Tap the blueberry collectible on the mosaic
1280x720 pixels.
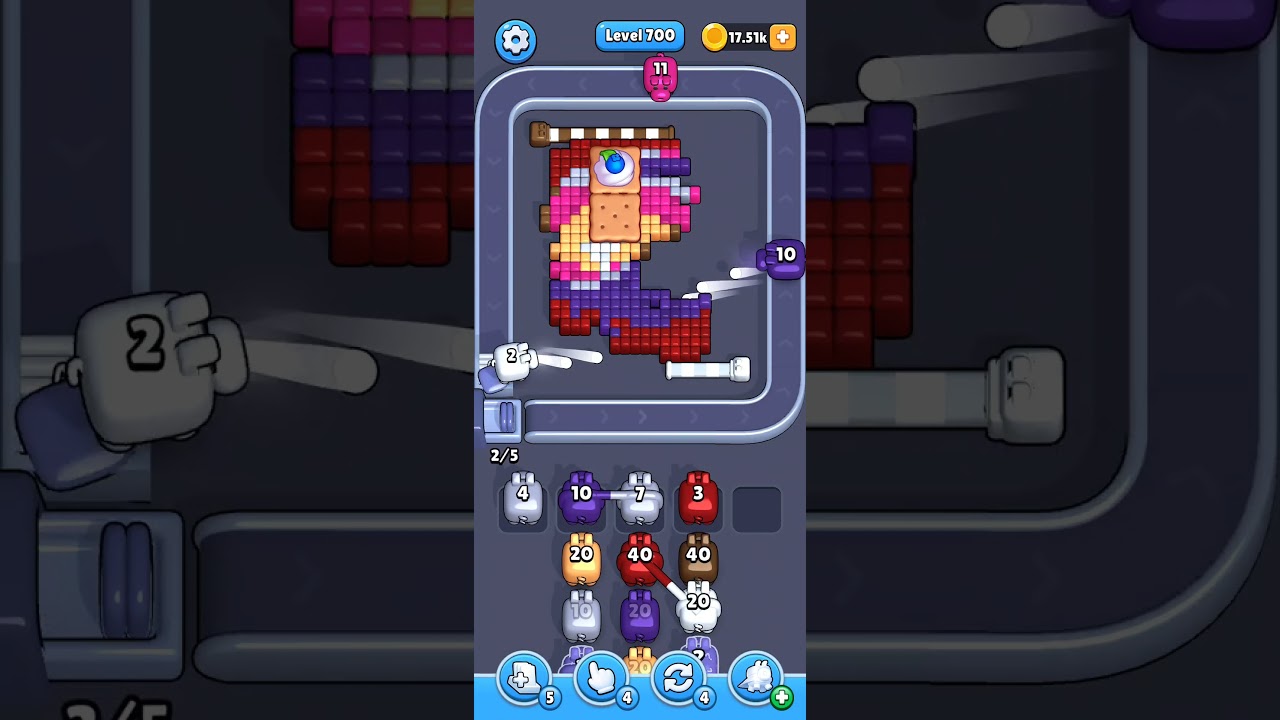pyautogui.click(x=614, y=162)
